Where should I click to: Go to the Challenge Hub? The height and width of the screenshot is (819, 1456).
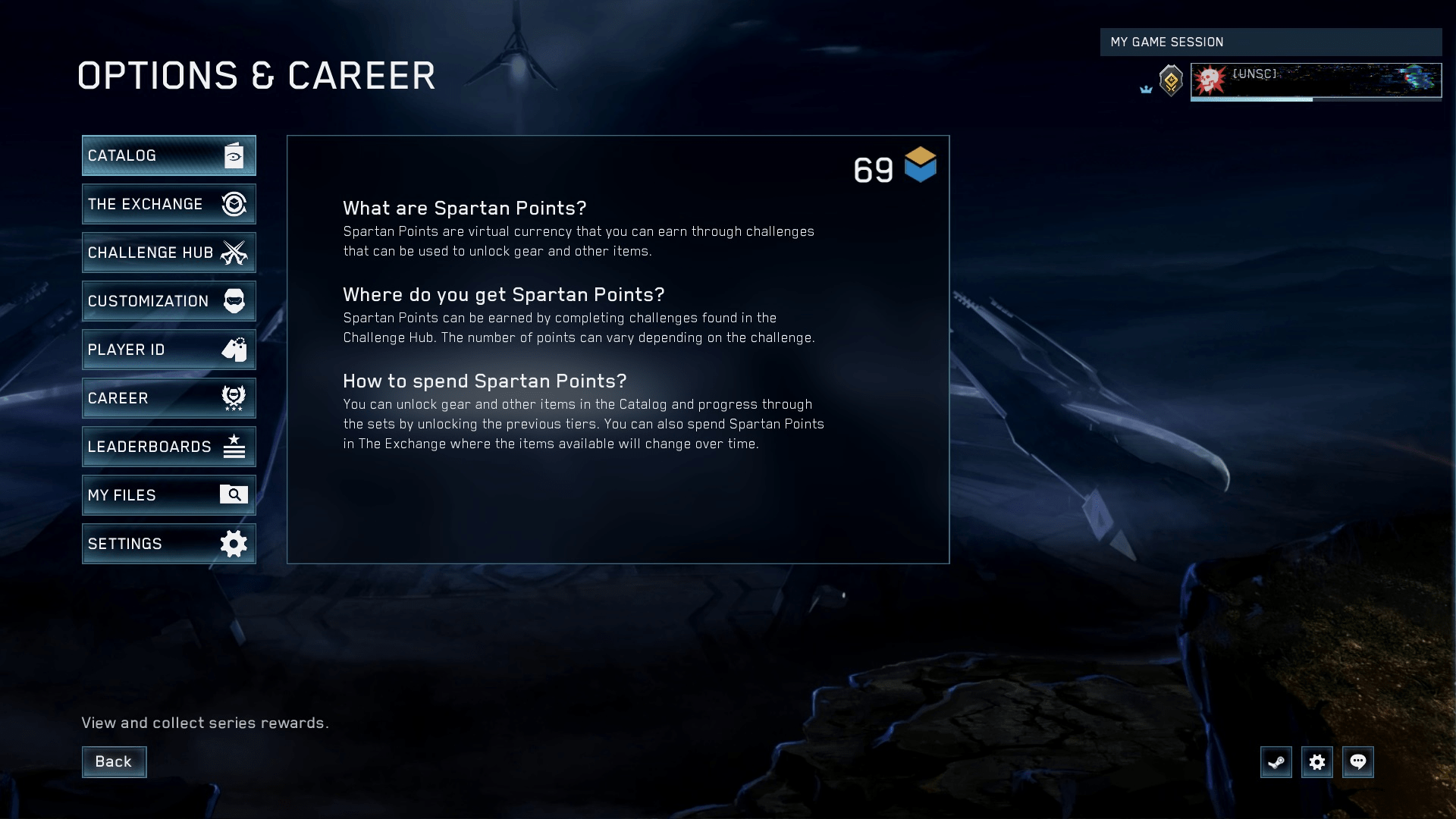[x=168, y=253]
